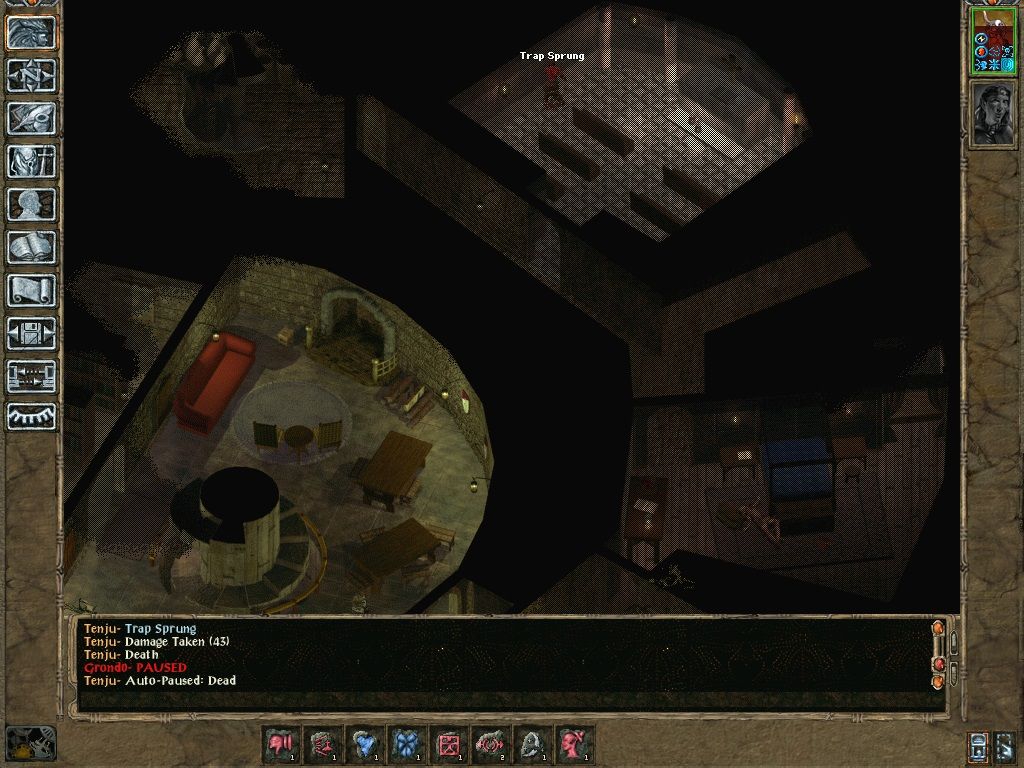This screenshot has height=768, width=1024.
Task: Click the red hand spell icon
Action: (281, 745)
